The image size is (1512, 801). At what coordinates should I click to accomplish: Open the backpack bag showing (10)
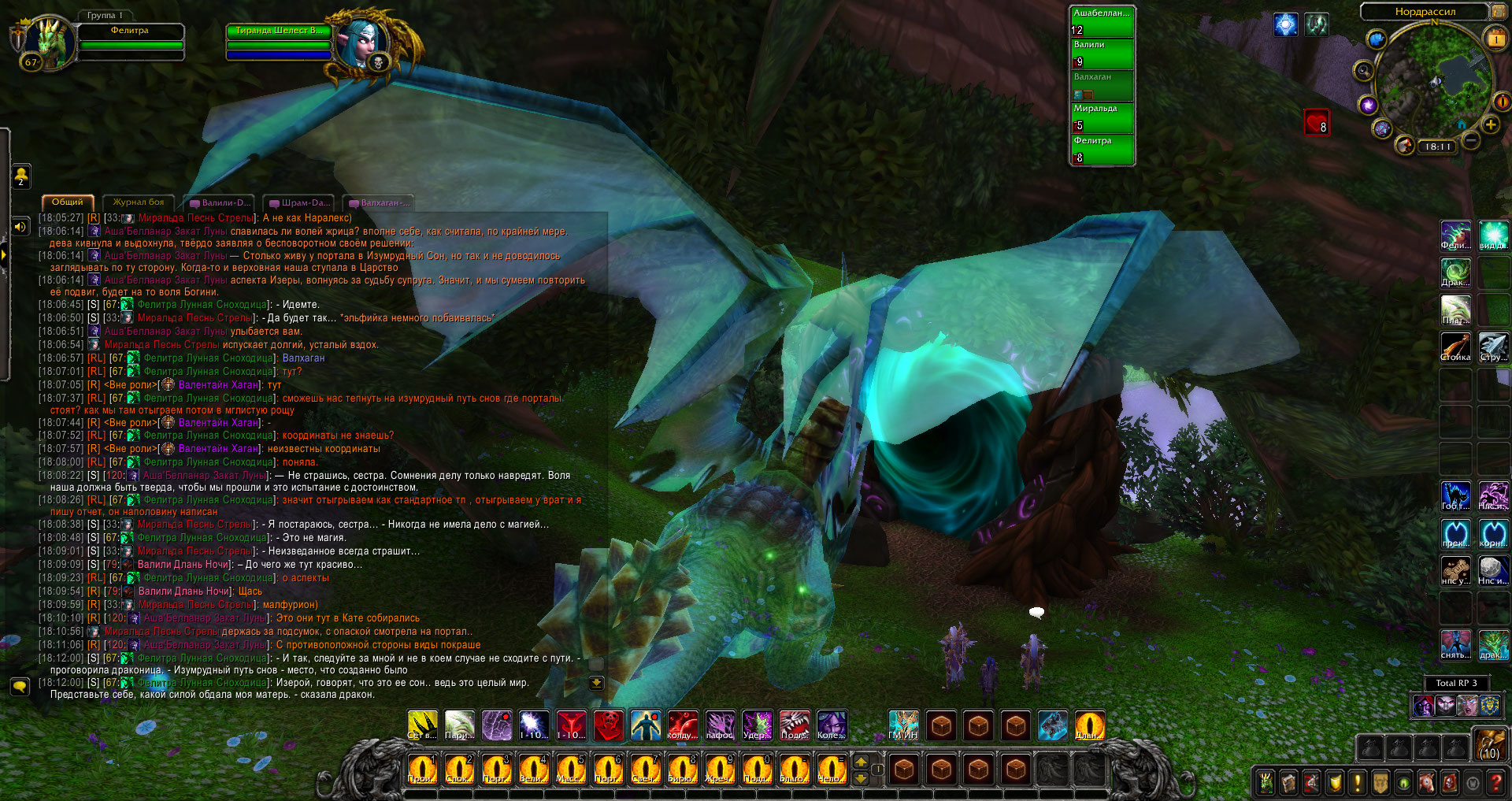tap(1490, 744)
